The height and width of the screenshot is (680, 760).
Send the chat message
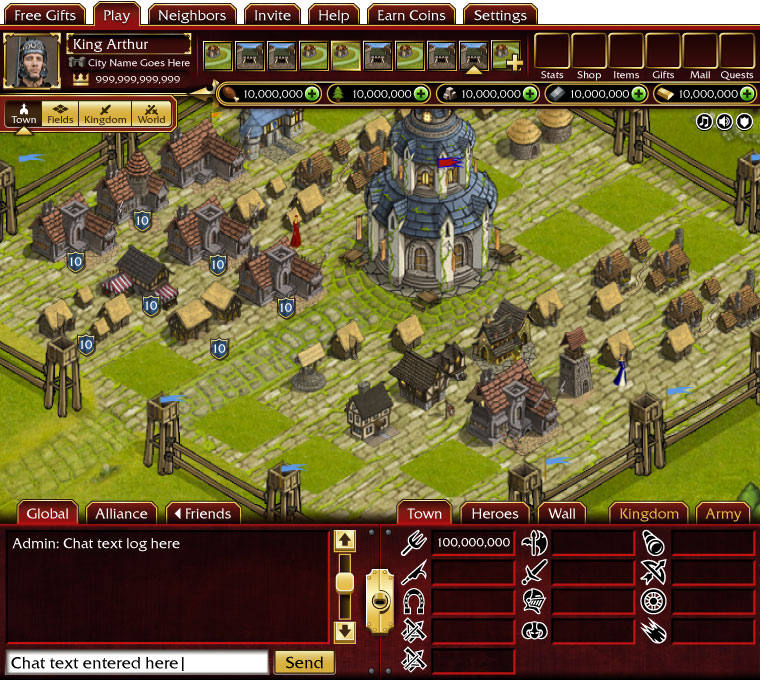[304, 662]
